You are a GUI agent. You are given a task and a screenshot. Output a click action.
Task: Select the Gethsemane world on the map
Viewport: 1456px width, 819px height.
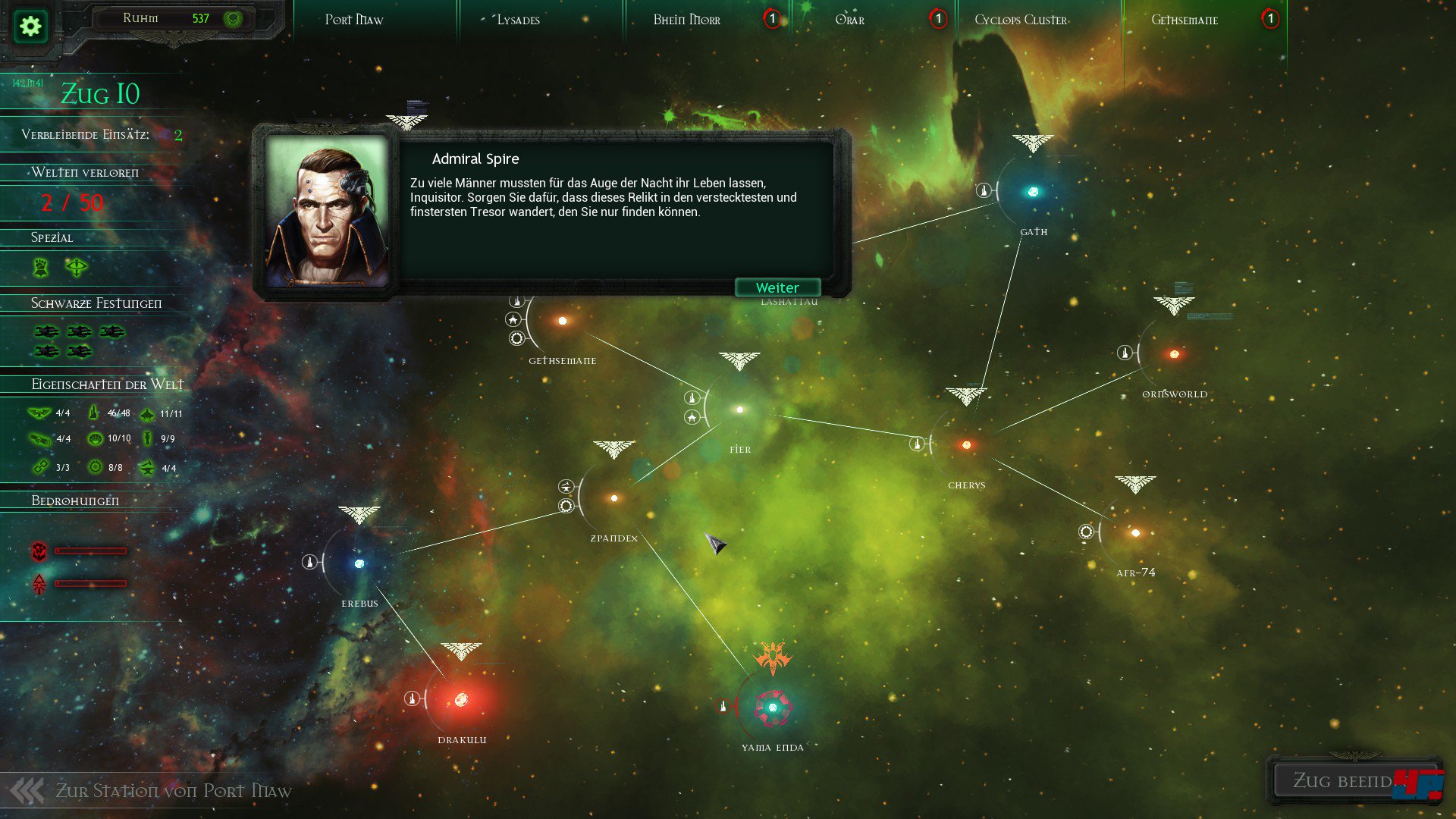point(562,321)
